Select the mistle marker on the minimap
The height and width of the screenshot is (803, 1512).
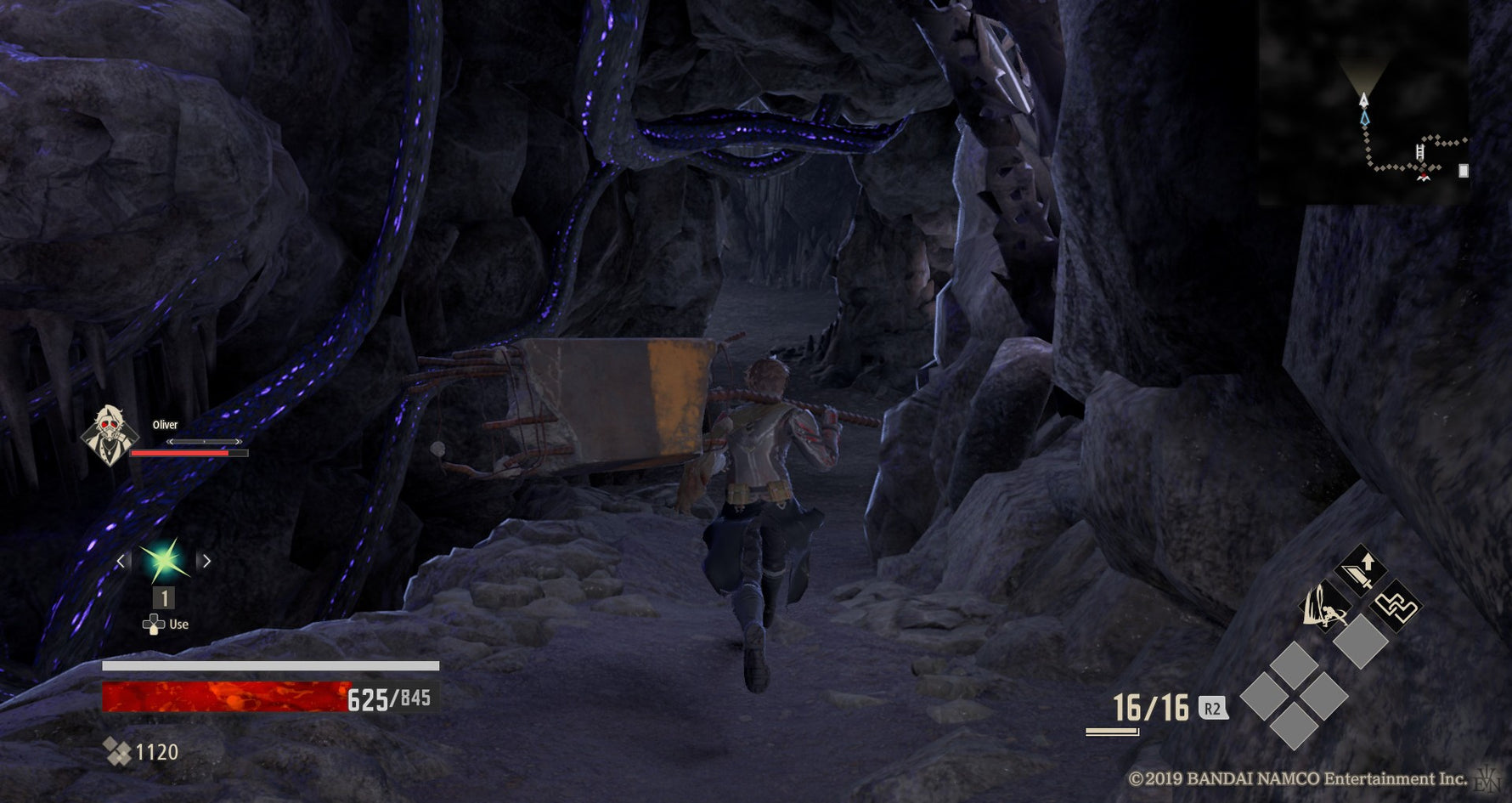(x=1422, y=176)
